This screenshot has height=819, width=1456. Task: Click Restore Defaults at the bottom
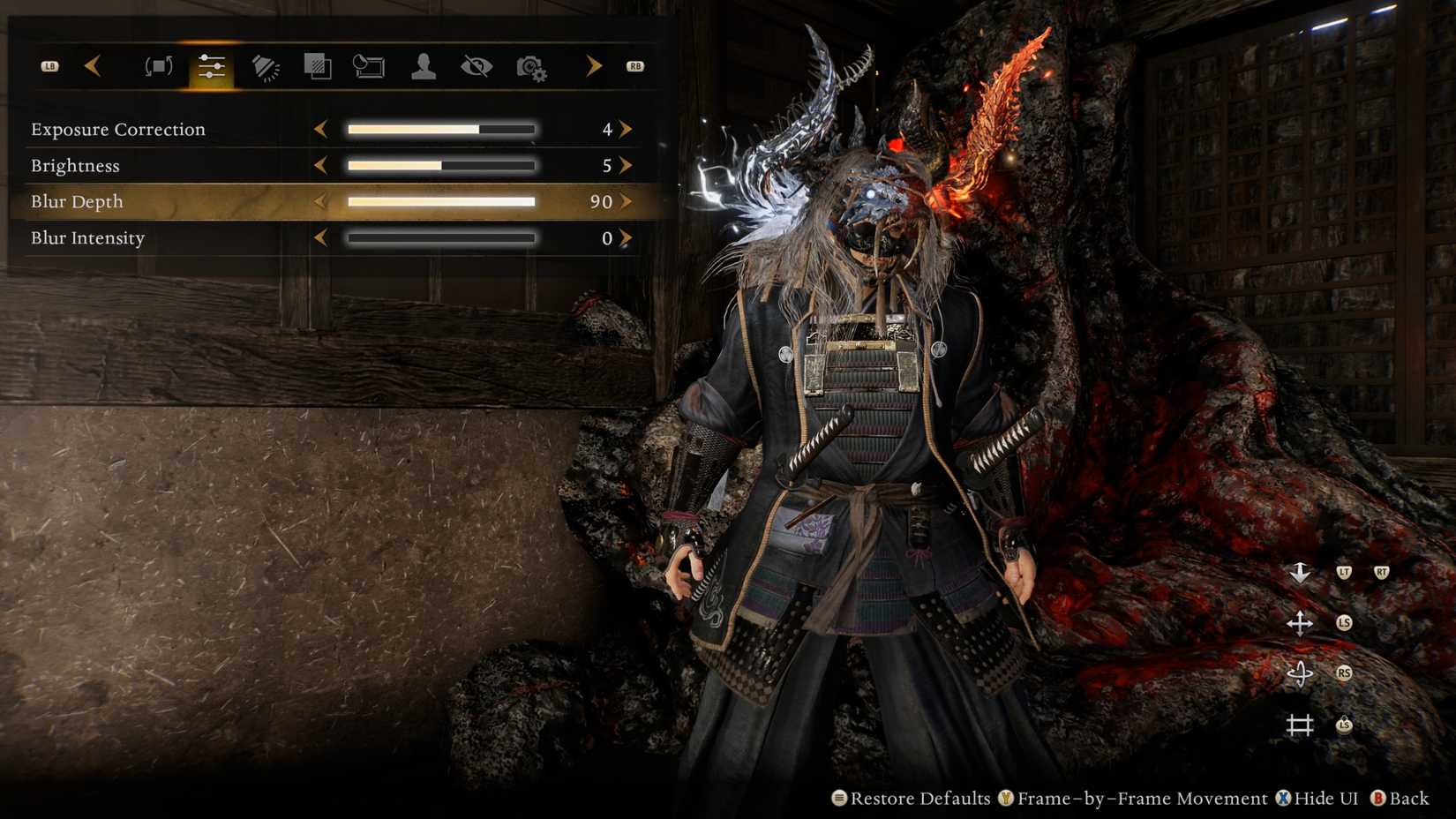[x=919, y=799]
